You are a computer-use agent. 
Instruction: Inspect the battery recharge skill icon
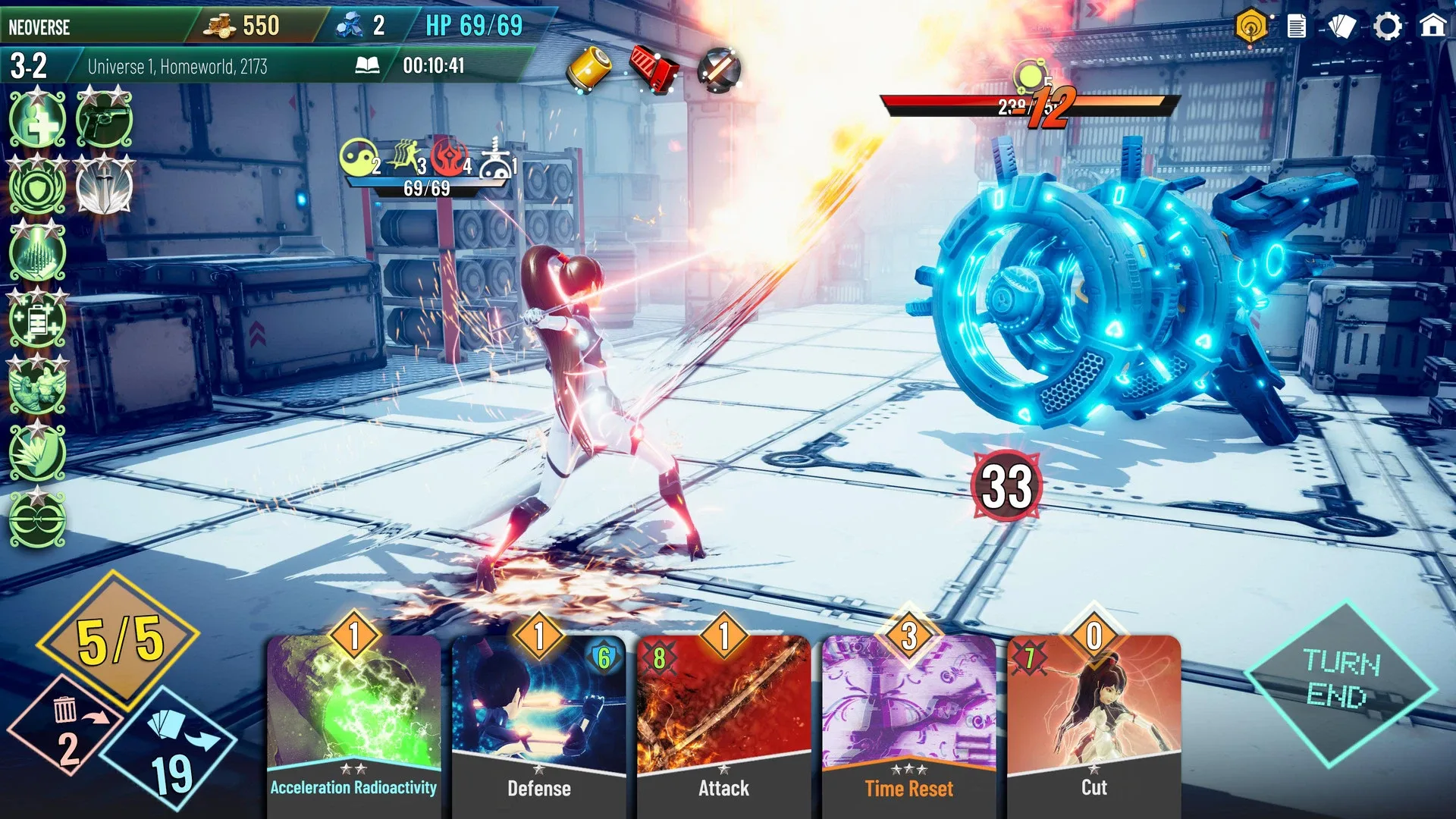[37, 320]
